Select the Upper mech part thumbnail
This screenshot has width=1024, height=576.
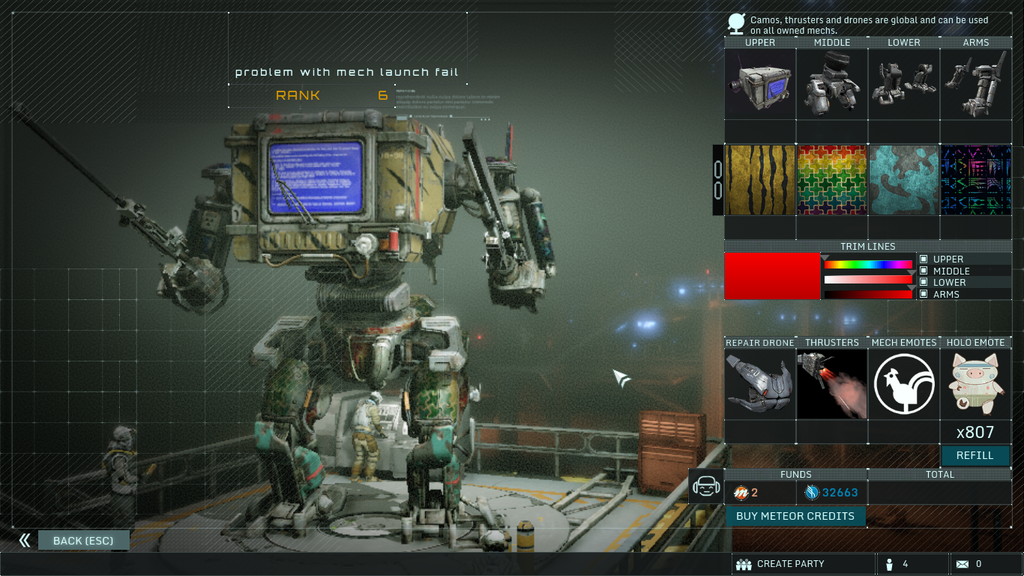click(760, 84)
